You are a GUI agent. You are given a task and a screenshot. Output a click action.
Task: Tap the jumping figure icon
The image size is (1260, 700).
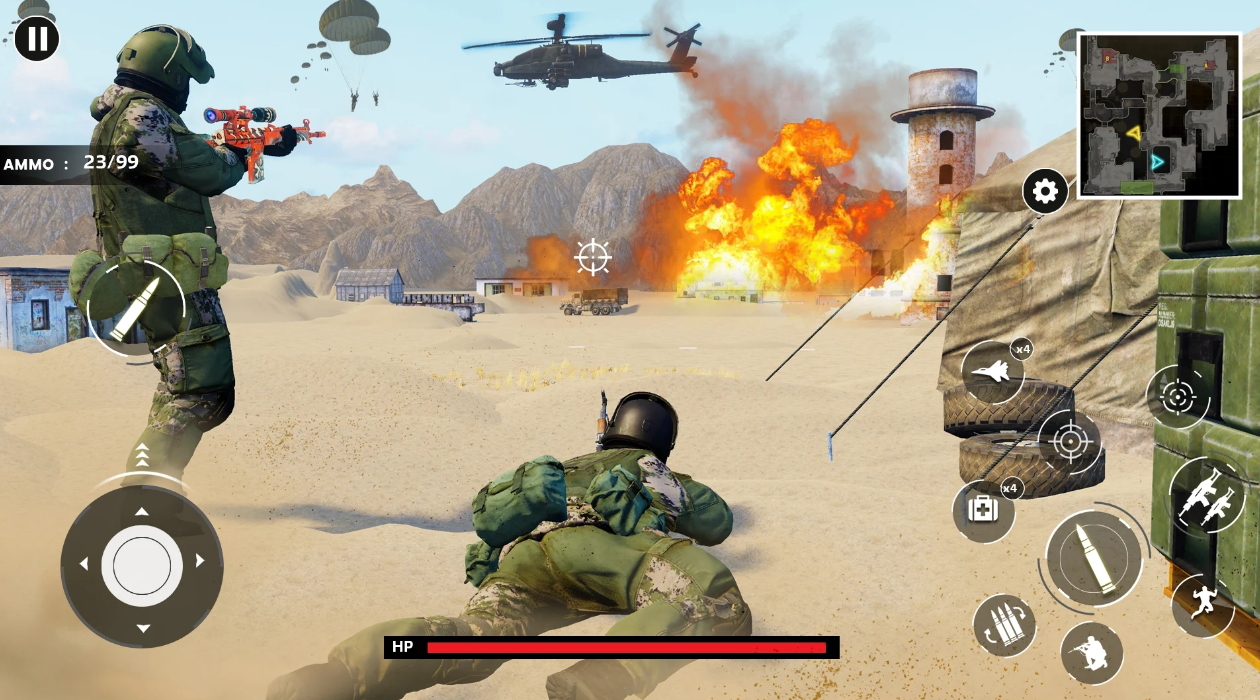tap(1201, 605)
